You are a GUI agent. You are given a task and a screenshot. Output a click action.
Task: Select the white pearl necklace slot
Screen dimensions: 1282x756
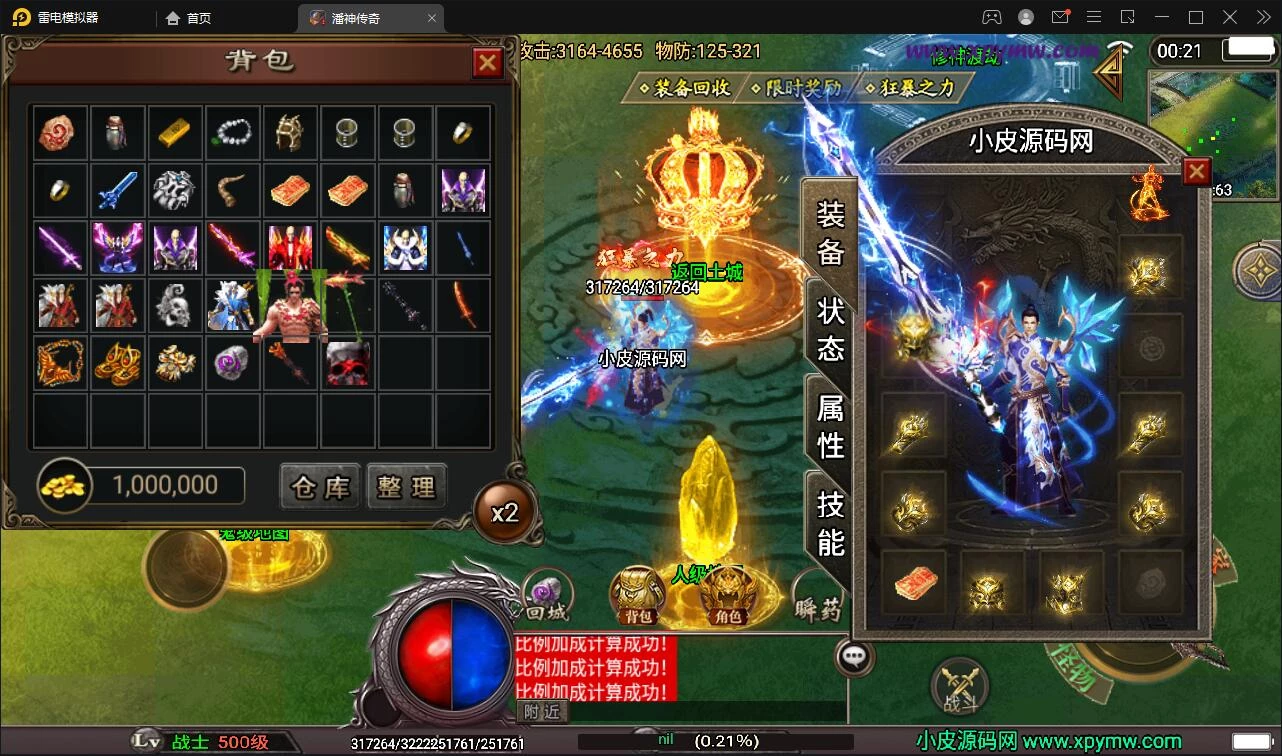click(x=233, y=132)
